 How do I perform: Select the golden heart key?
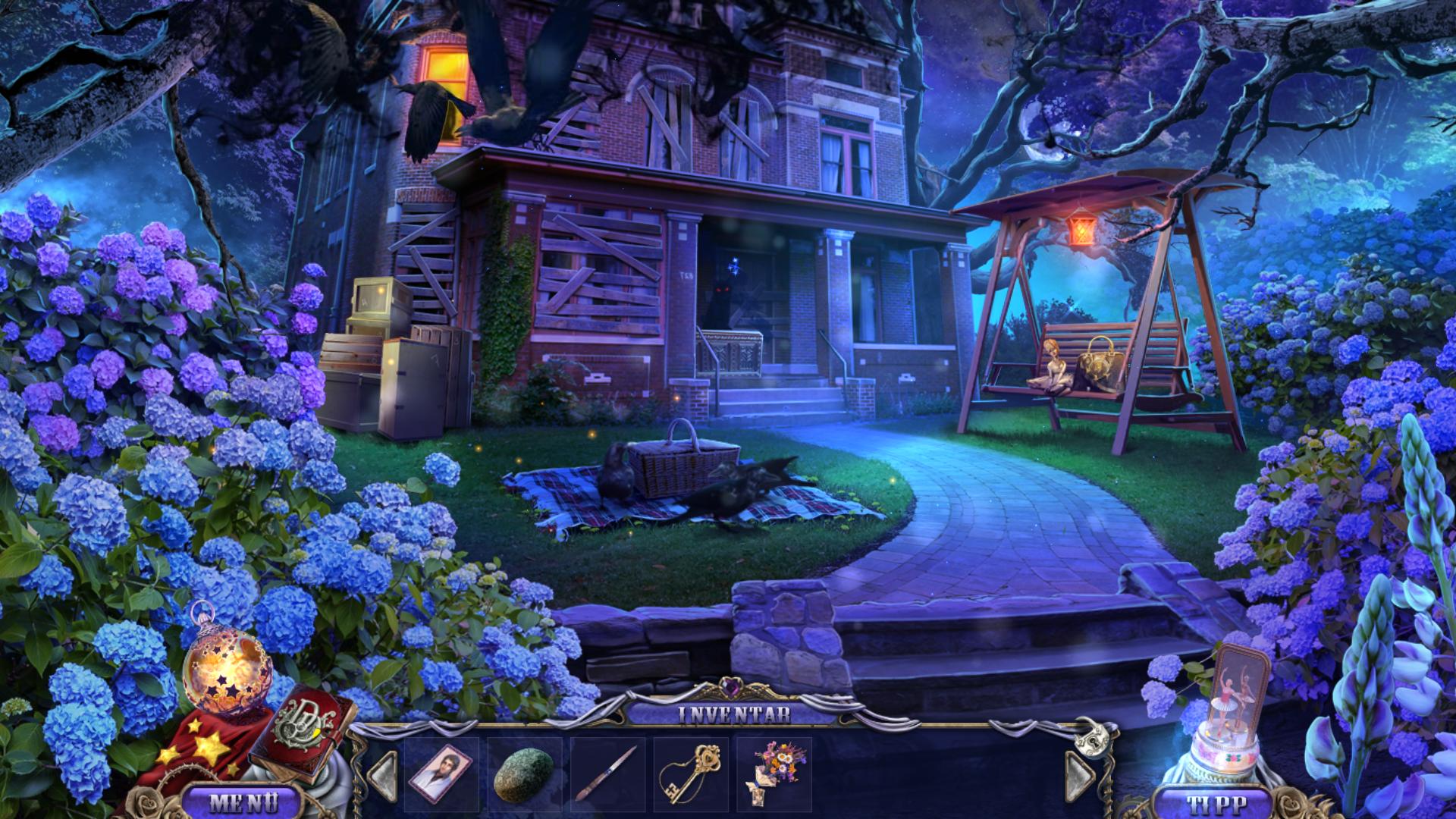point(689,773)
